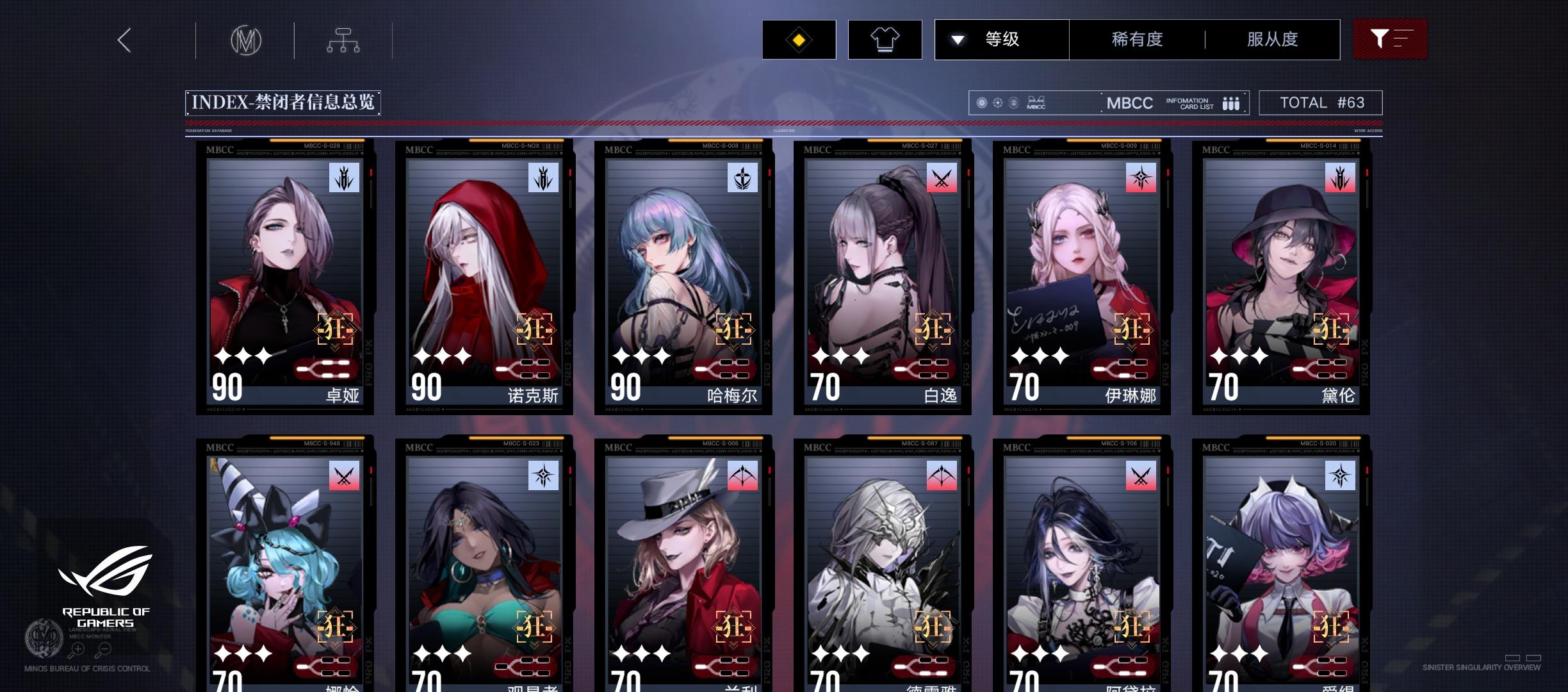The height and width of the screenshot is (692, 1568).
Task: Click the INDEX-禁闭者信息总览 header
Action: [x=282, y=101]
